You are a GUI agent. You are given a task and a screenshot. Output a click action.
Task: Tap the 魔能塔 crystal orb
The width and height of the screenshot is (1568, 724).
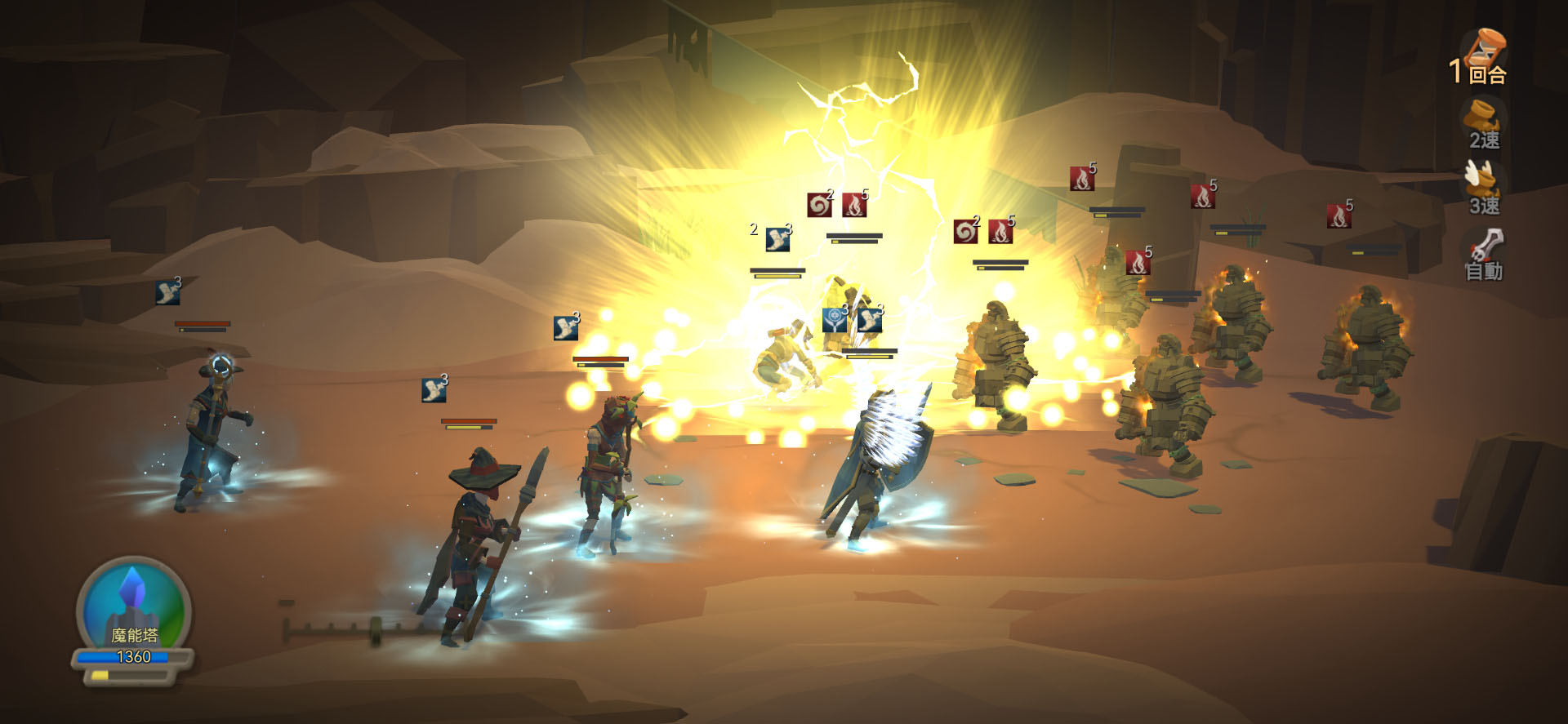(133, 604)
